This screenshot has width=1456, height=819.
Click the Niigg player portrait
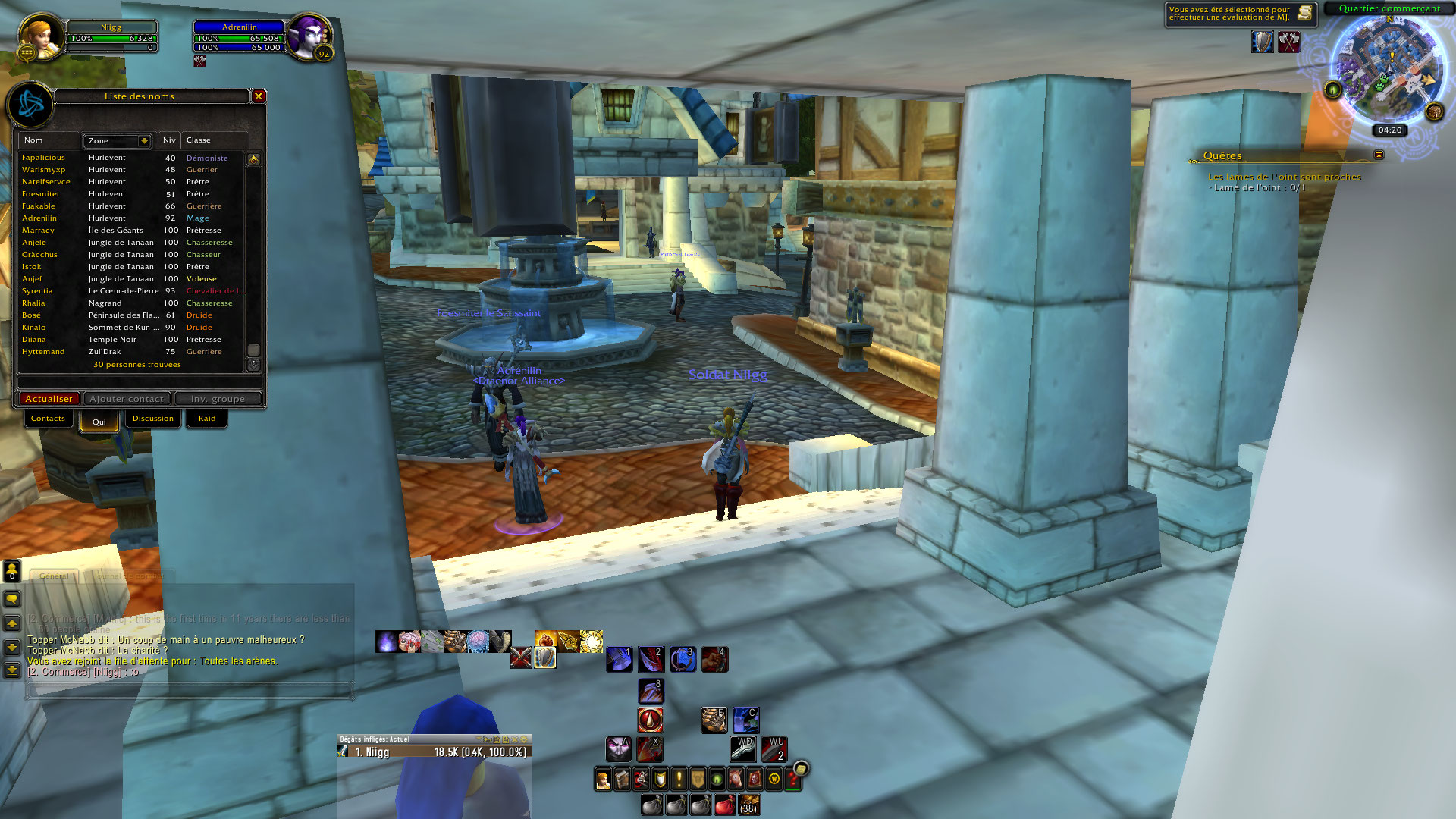coord(40,36)
